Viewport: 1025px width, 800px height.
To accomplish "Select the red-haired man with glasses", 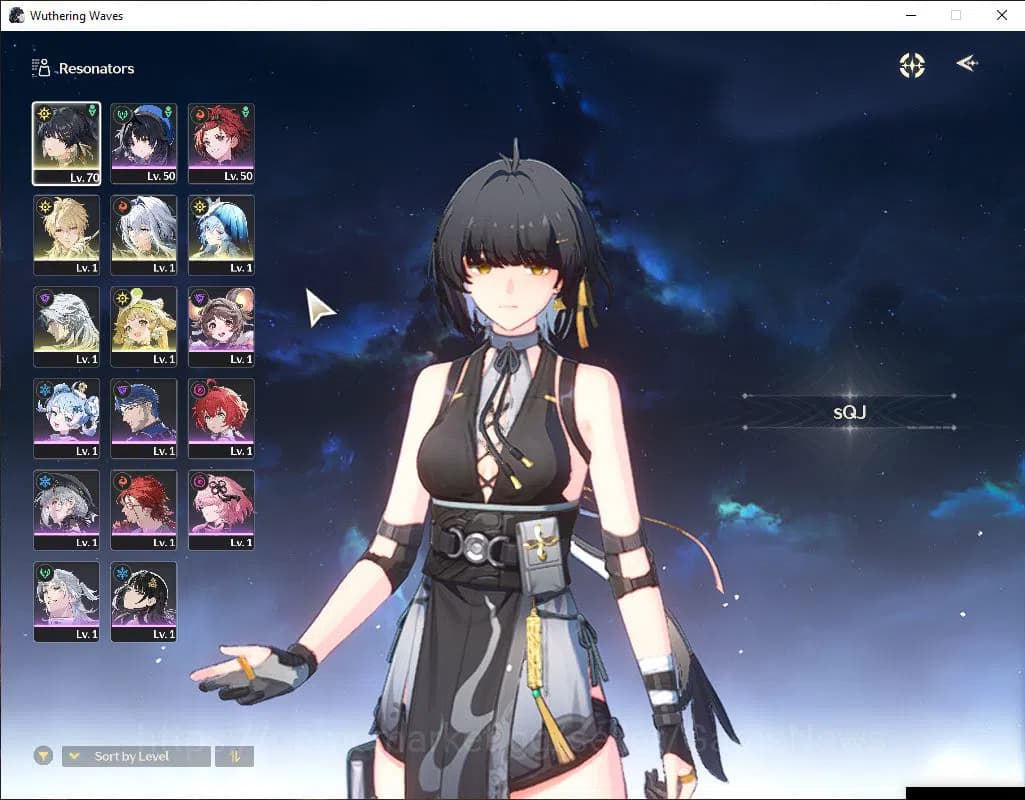I will click(144, 510).
